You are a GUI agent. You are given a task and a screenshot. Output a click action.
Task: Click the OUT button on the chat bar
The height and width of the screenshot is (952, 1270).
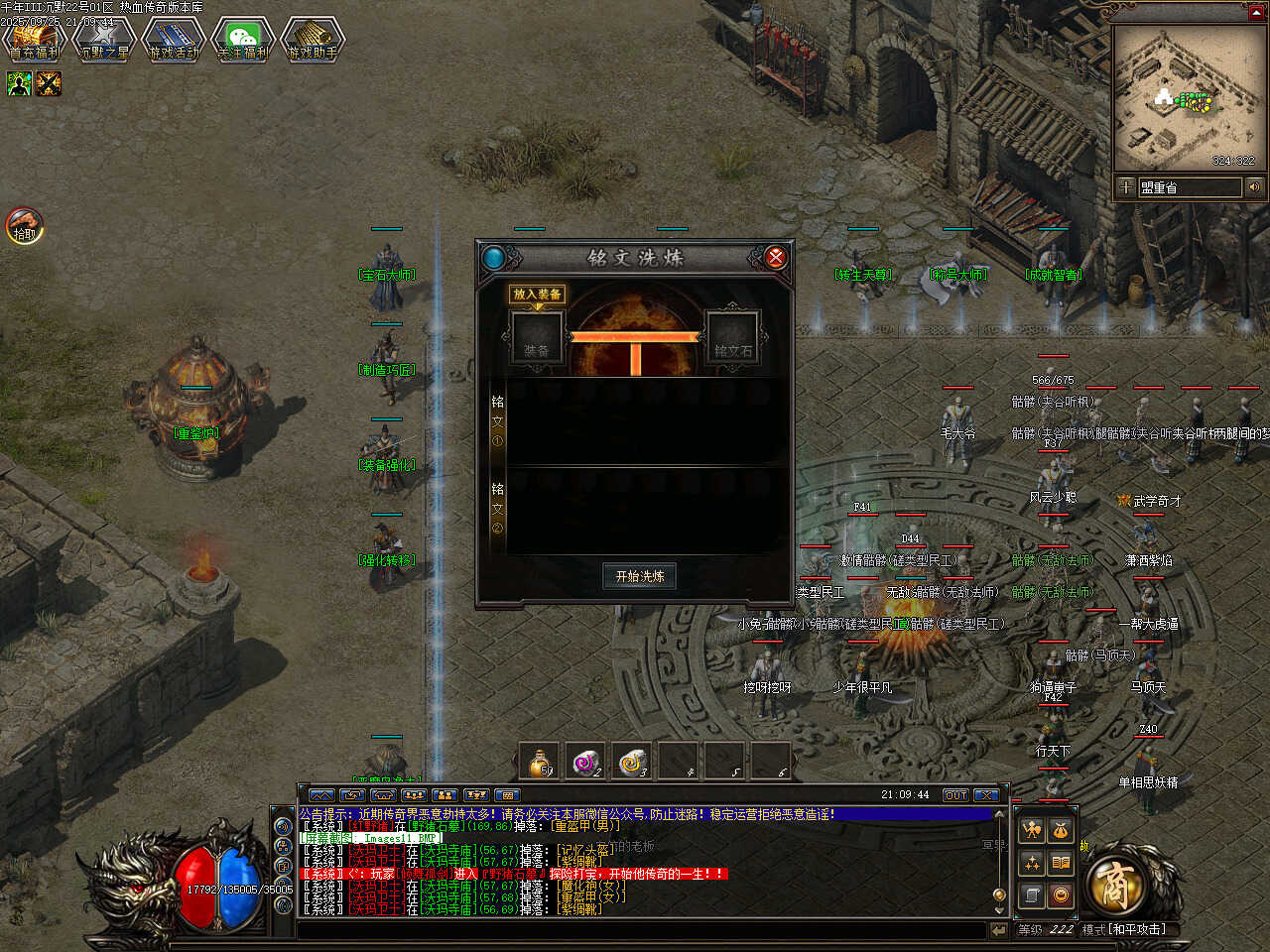point(955,795)
